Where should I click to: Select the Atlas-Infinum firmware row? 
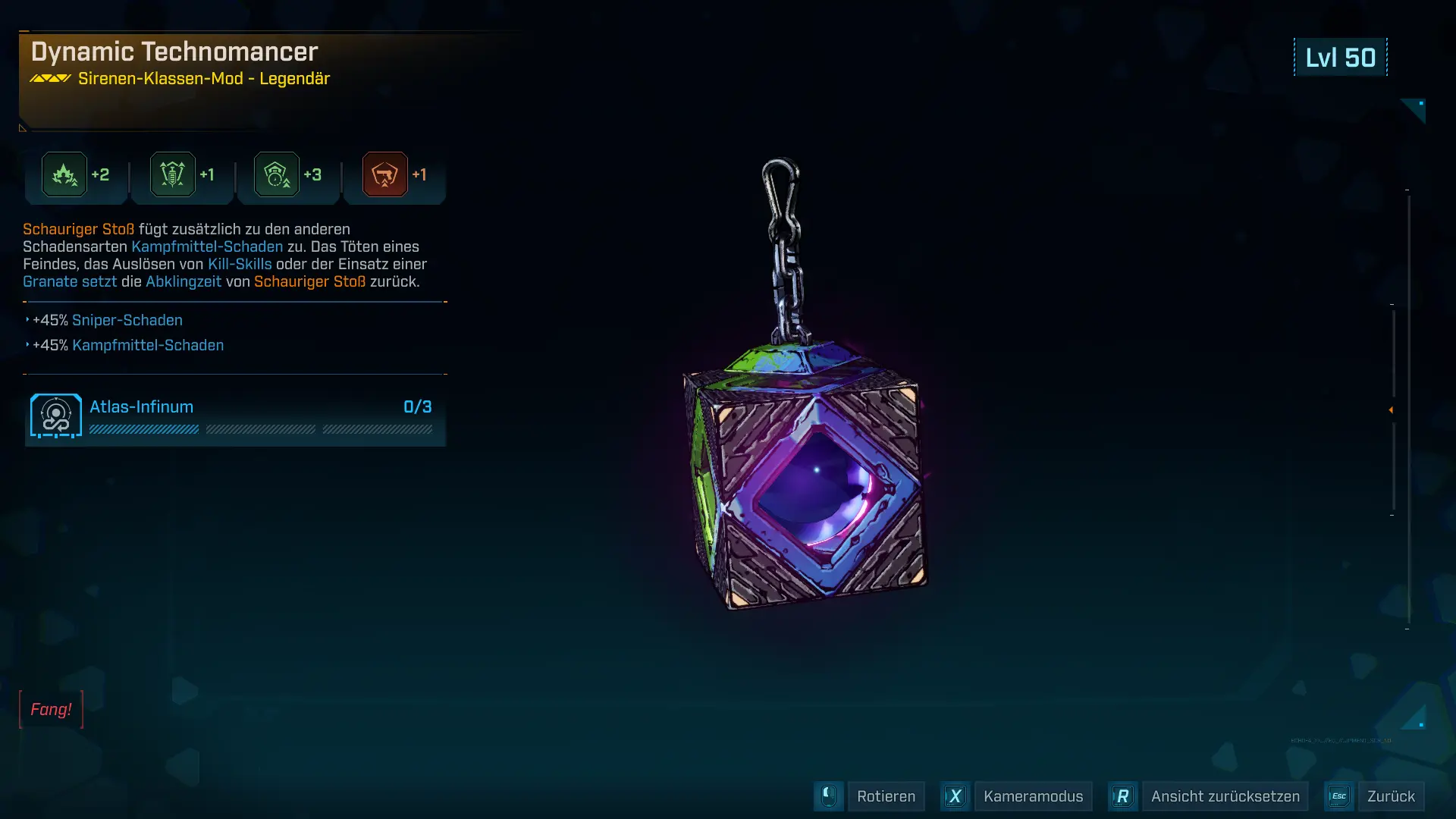pos(235,416)
